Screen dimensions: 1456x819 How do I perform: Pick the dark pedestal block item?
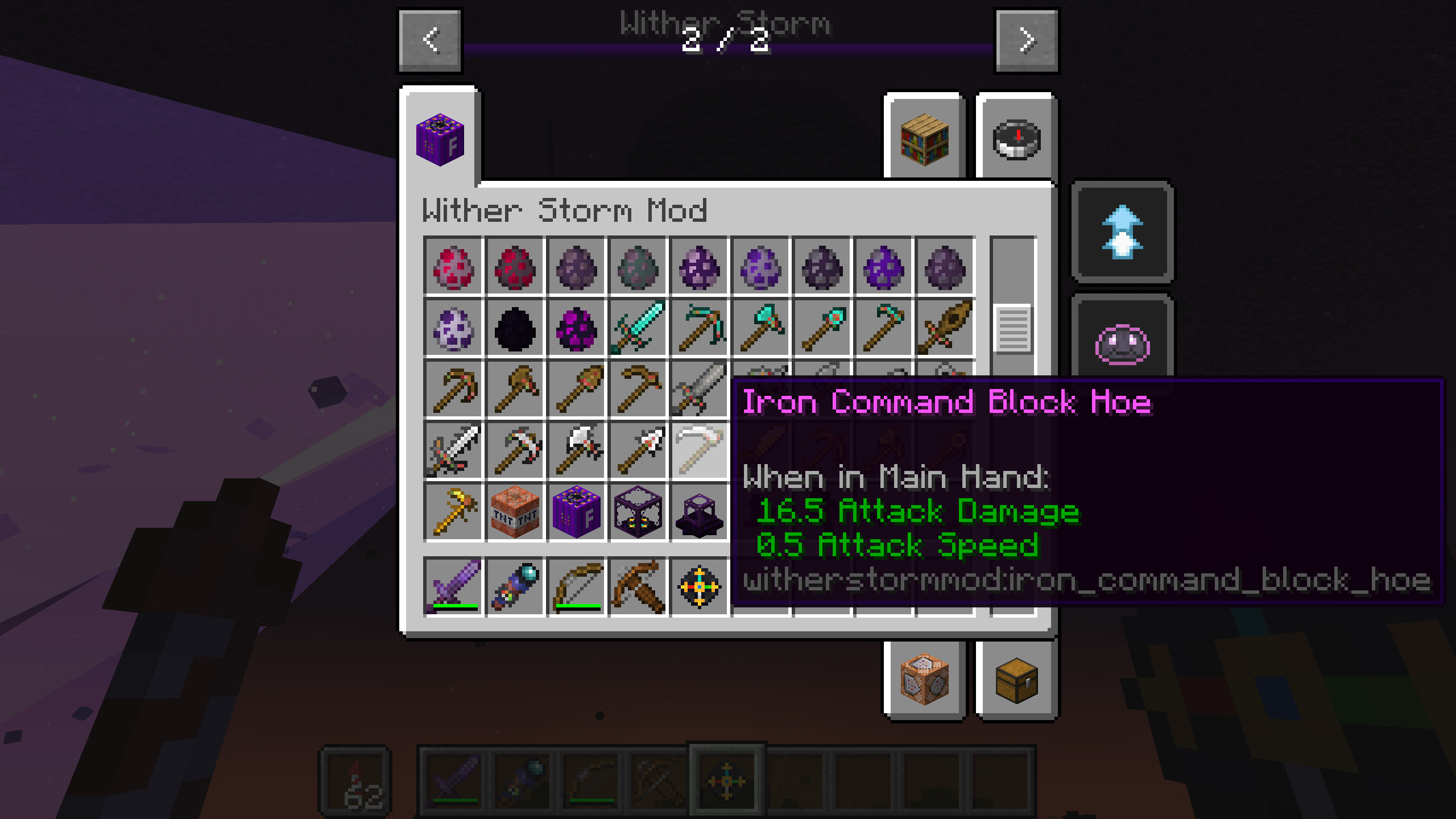pyautogui.click(x=698, y=512)
